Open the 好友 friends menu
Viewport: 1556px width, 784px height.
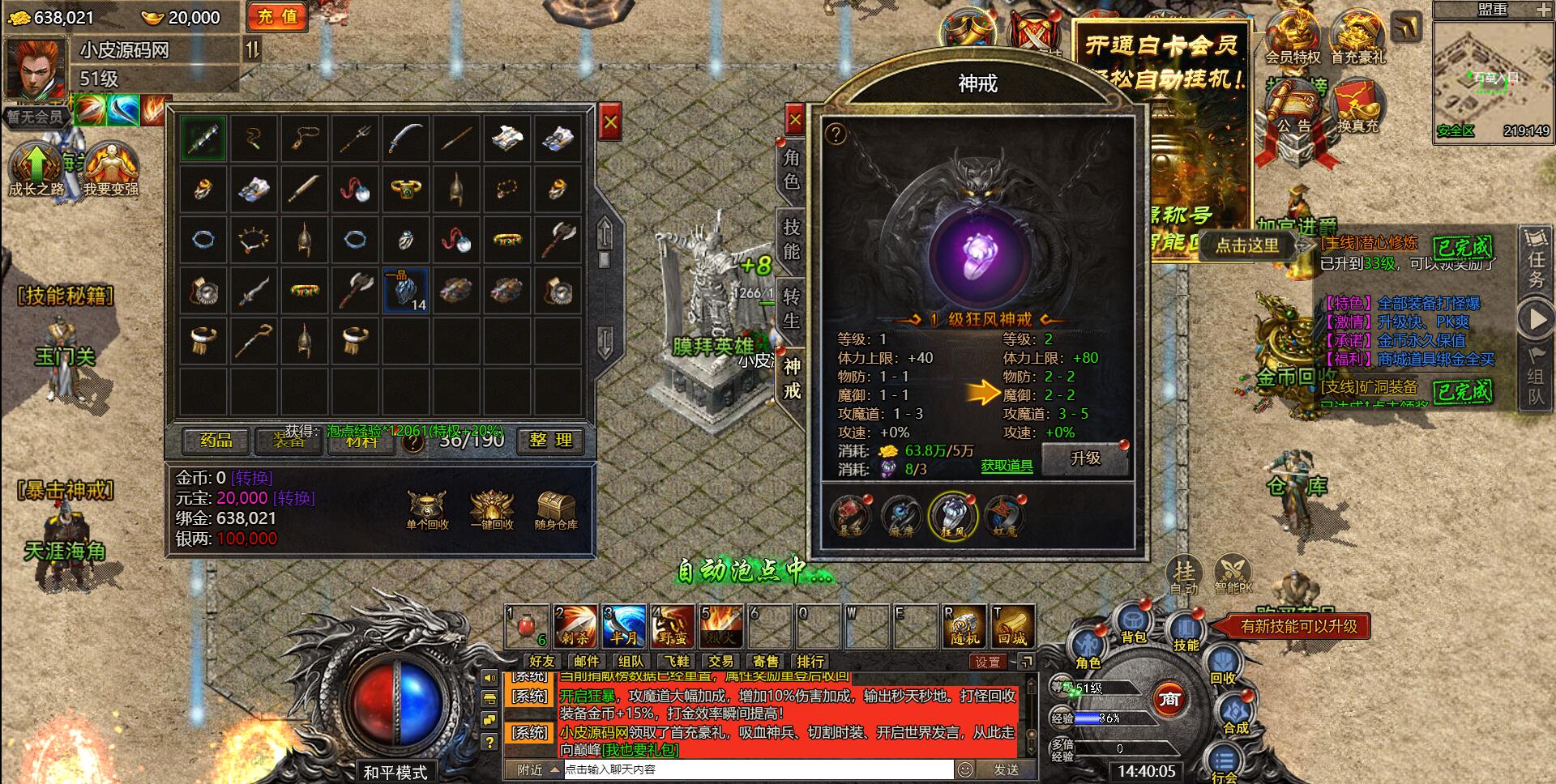click(x=541, y=662)
